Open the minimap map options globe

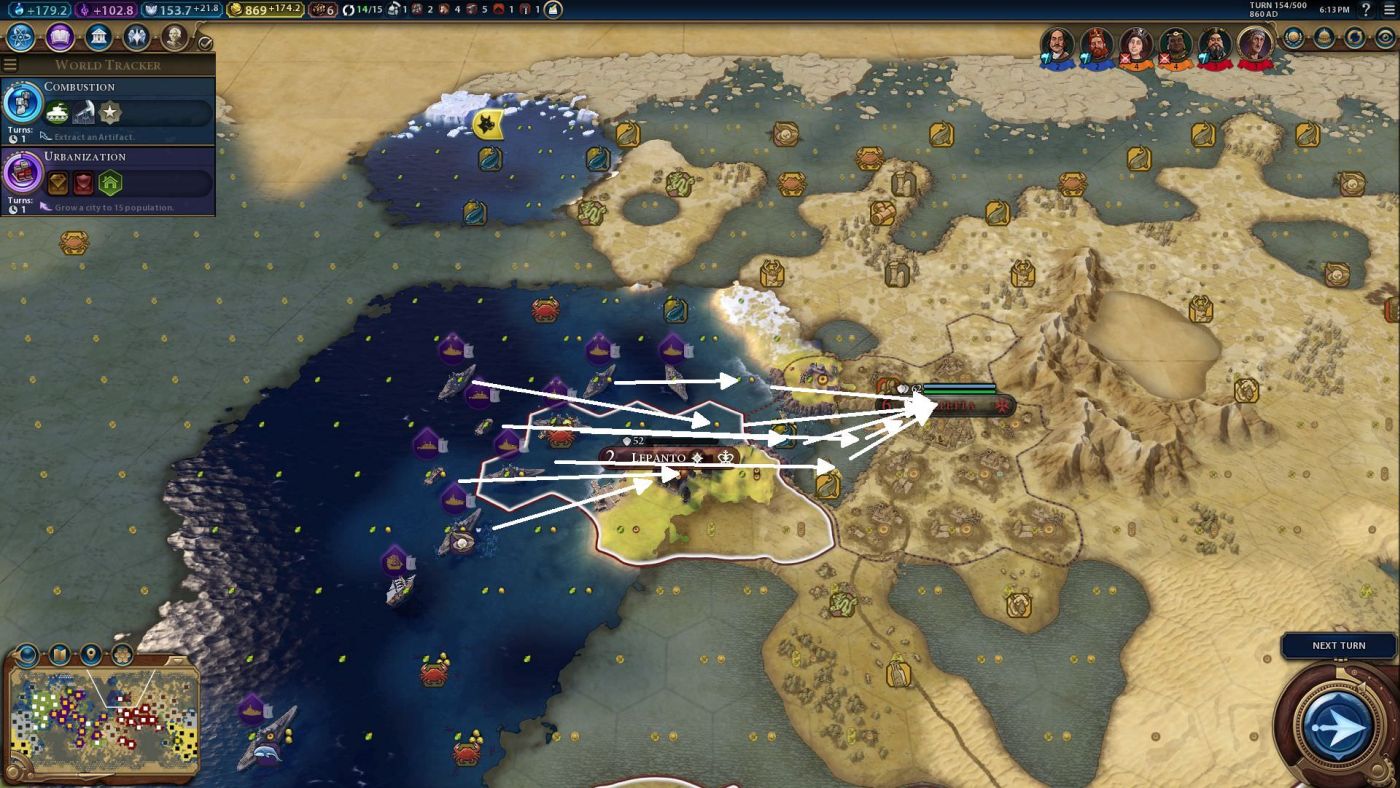pyautogui.click(x=27, y=655)
